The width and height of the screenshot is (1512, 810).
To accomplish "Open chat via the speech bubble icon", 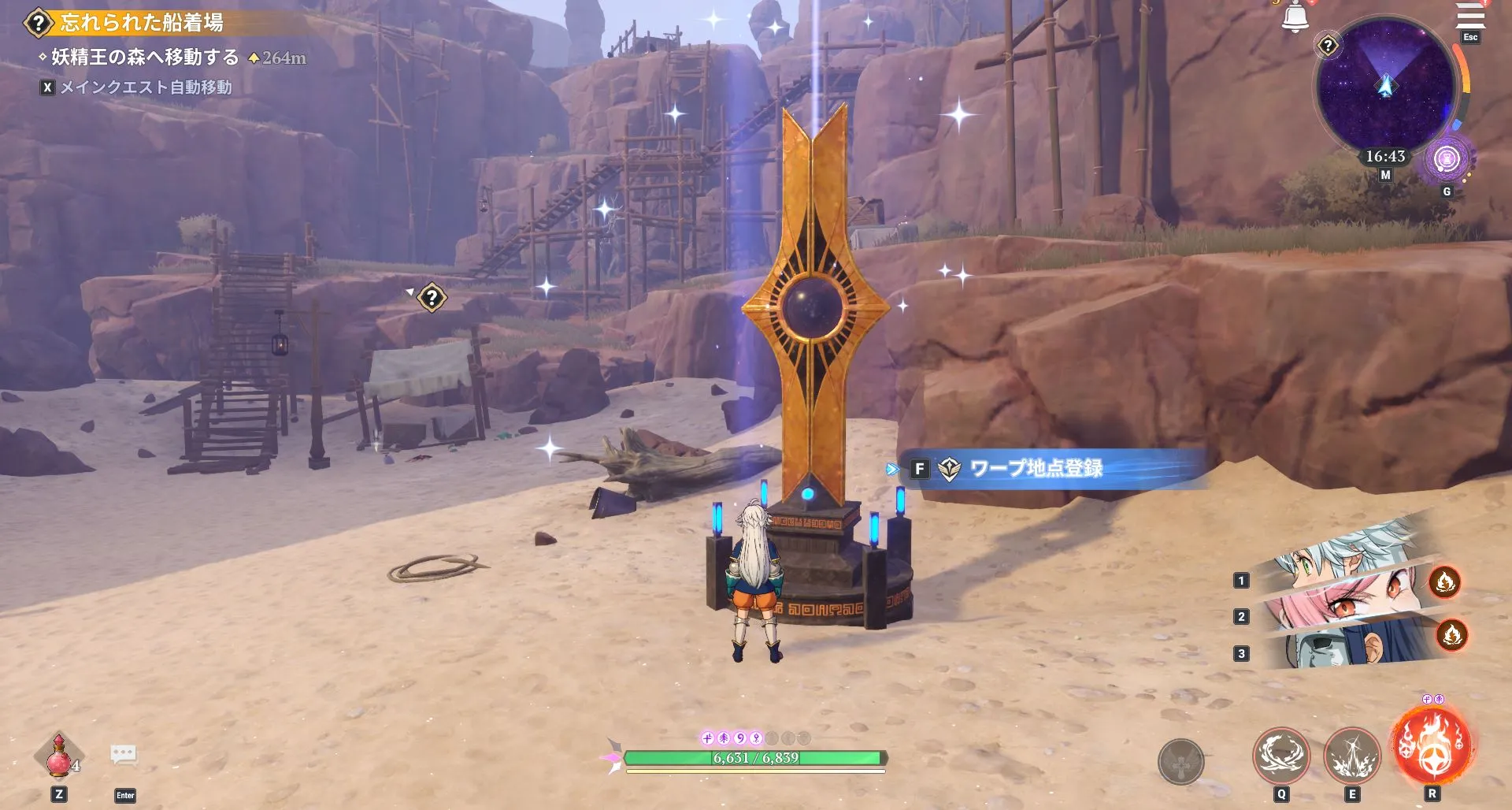I will point(124,754).
